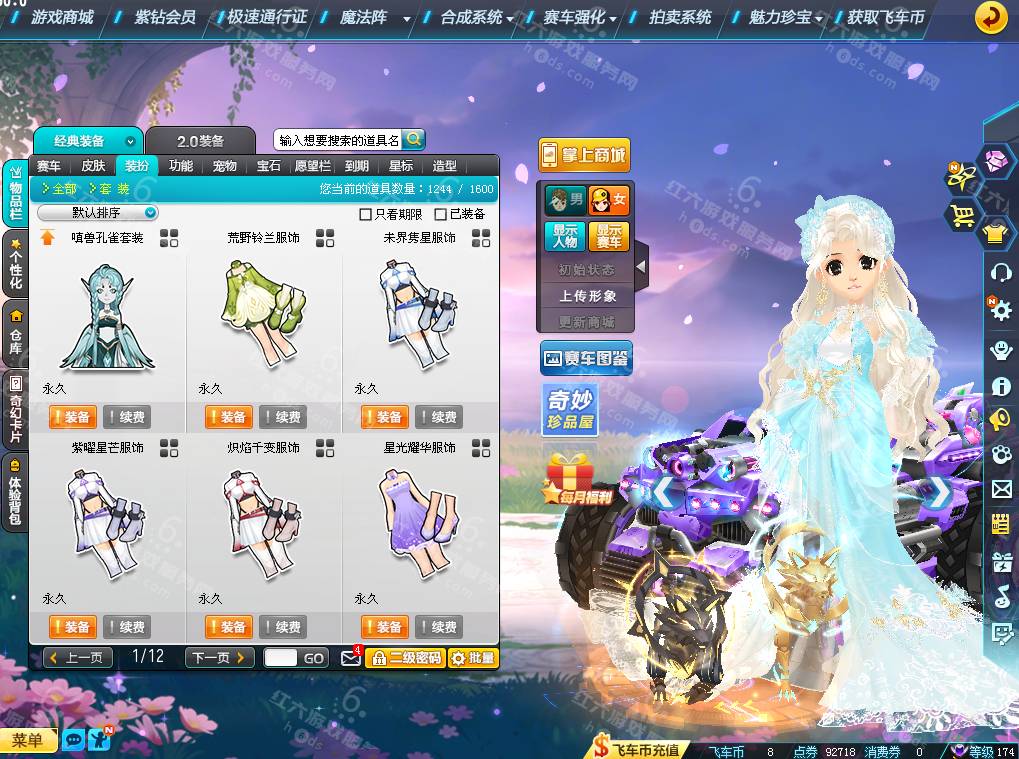Click the yellow back arrow button
The image size is (1019, 759).
click(991, 17)
